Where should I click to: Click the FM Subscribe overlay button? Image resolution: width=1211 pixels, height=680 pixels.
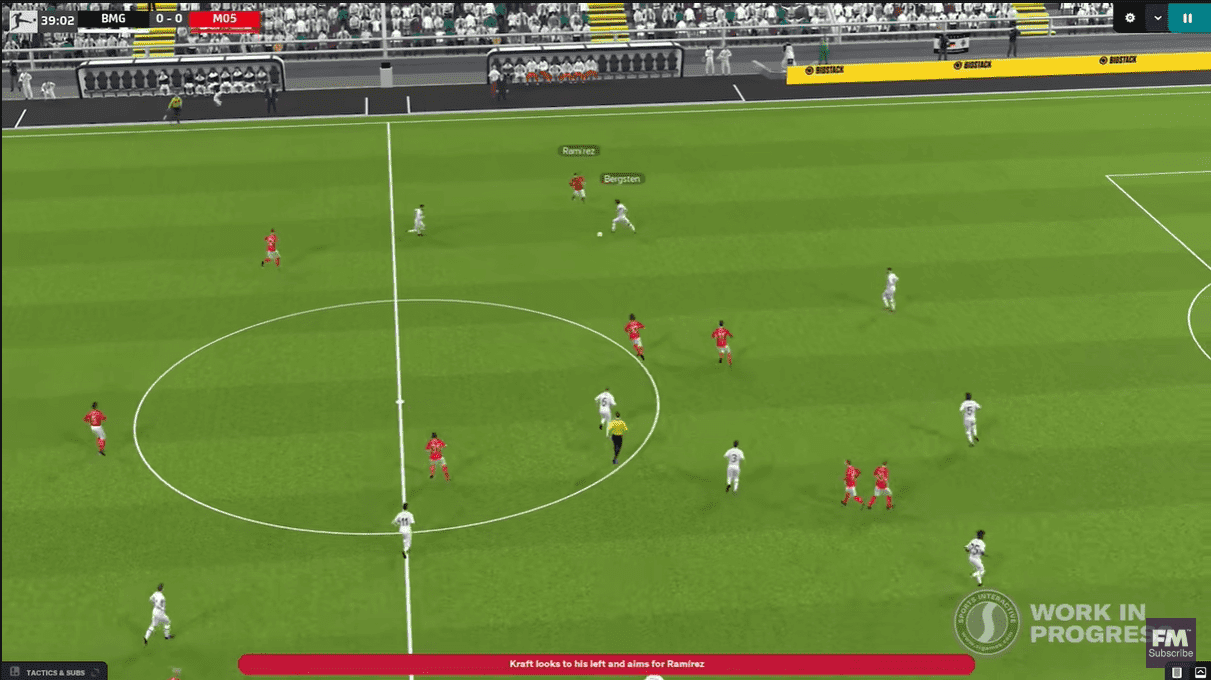[1170, 640]
